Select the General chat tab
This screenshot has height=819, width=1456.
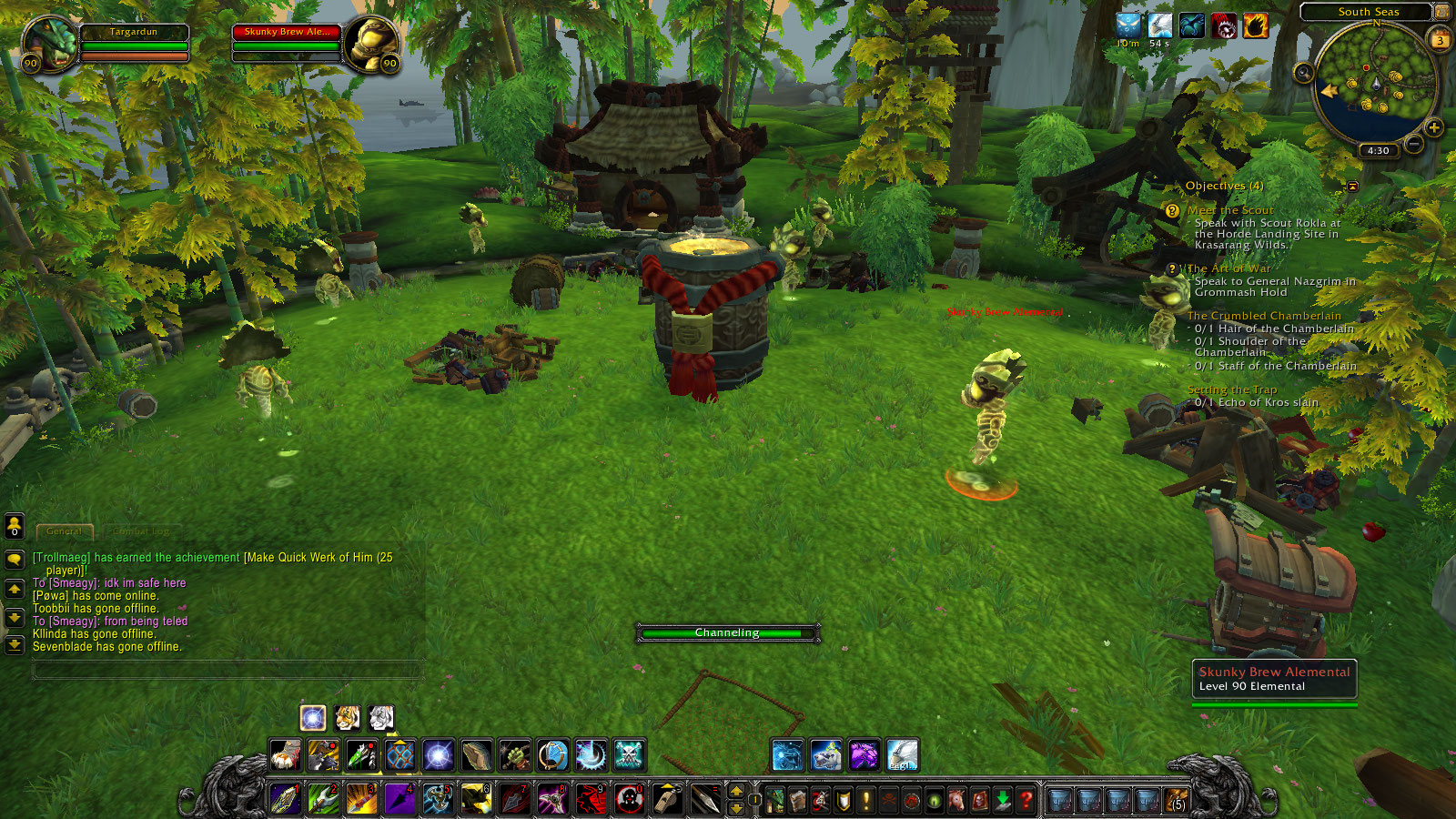tap(64, 531)
